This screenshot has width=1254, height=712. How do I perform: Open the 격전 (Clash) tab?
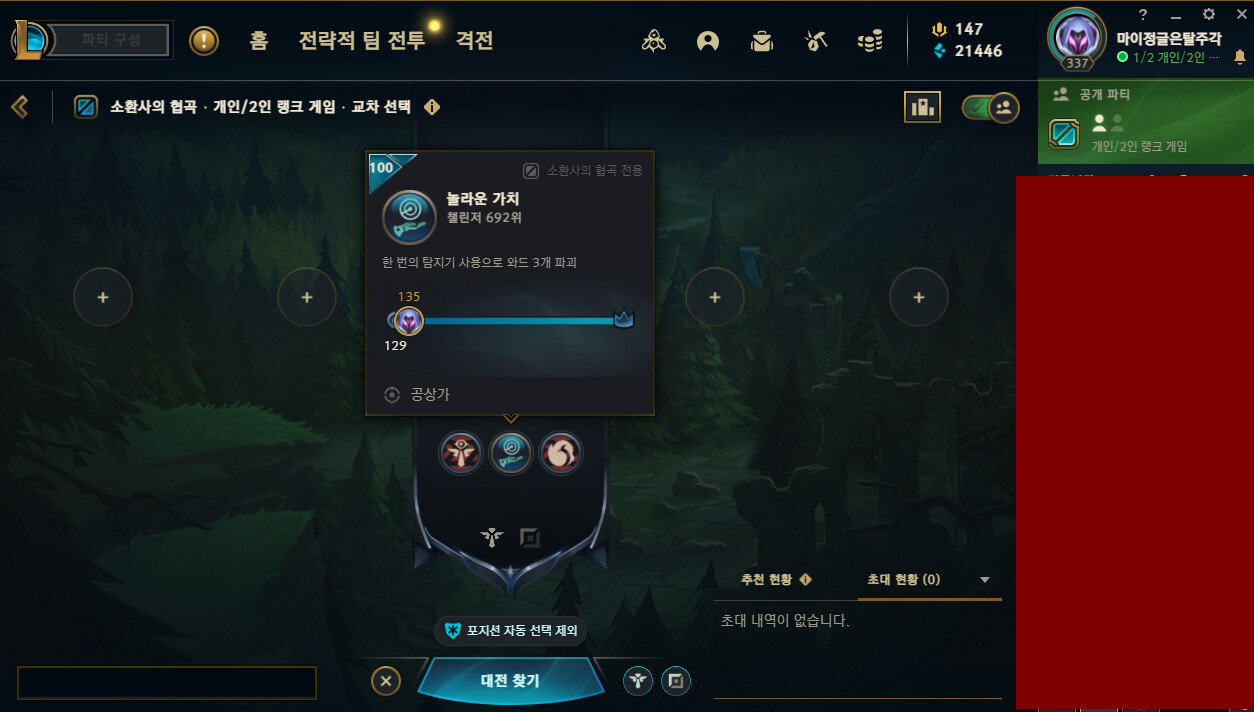point(475,41)
